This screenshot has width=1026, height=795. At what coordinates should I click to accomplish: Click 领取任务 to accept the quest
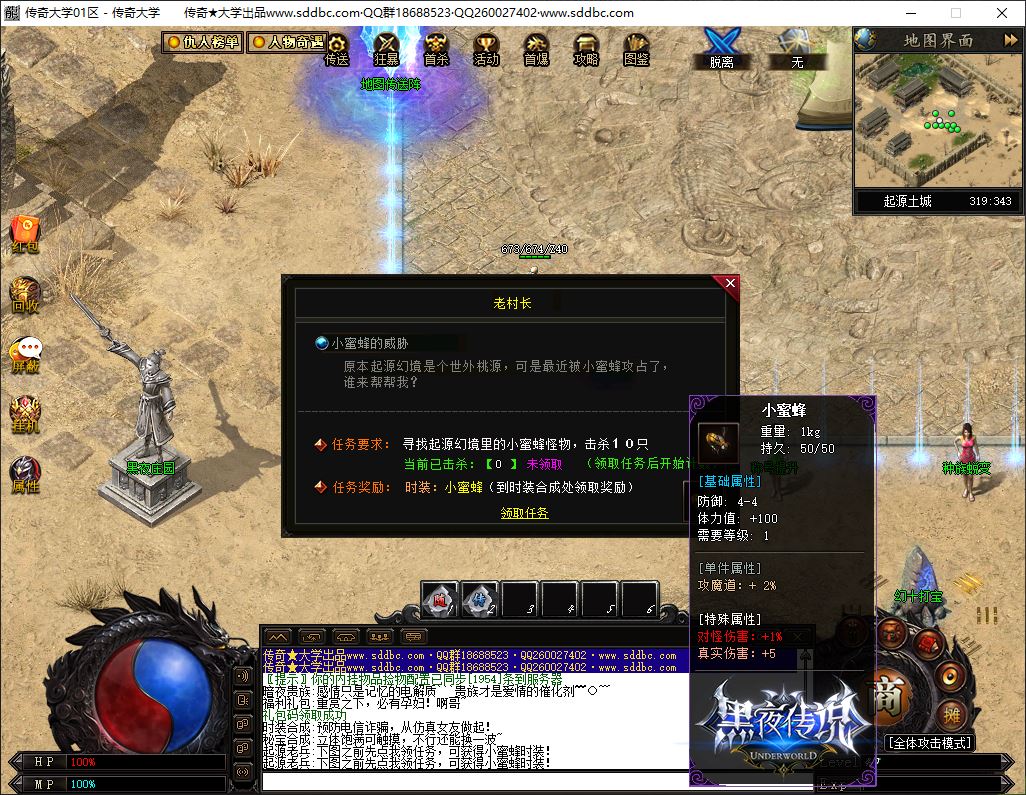524,513
